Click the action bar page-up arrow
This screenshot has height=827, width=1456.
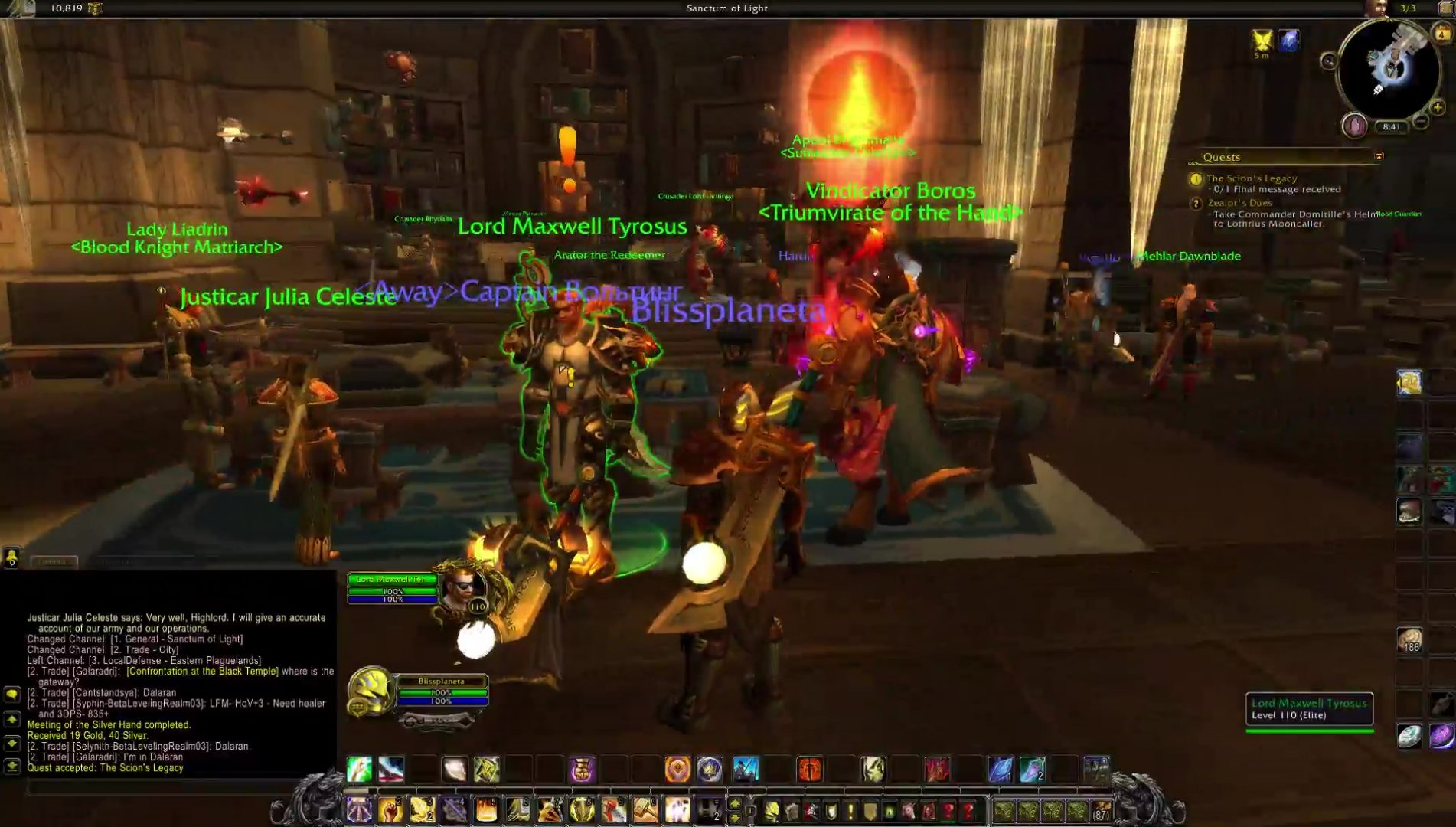pos(734,801)
